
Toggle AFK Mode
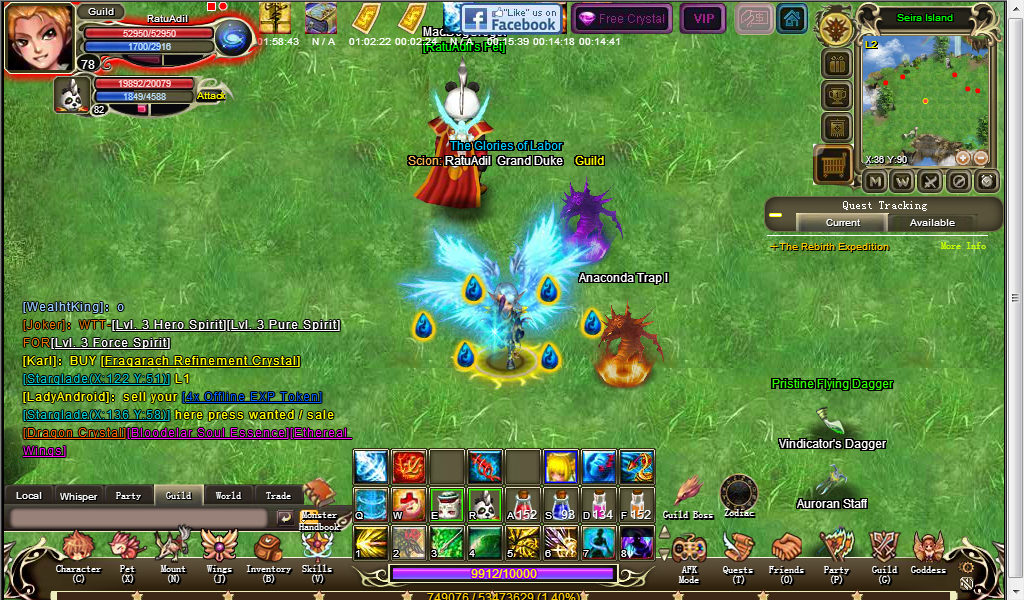(x=689, y=553)
